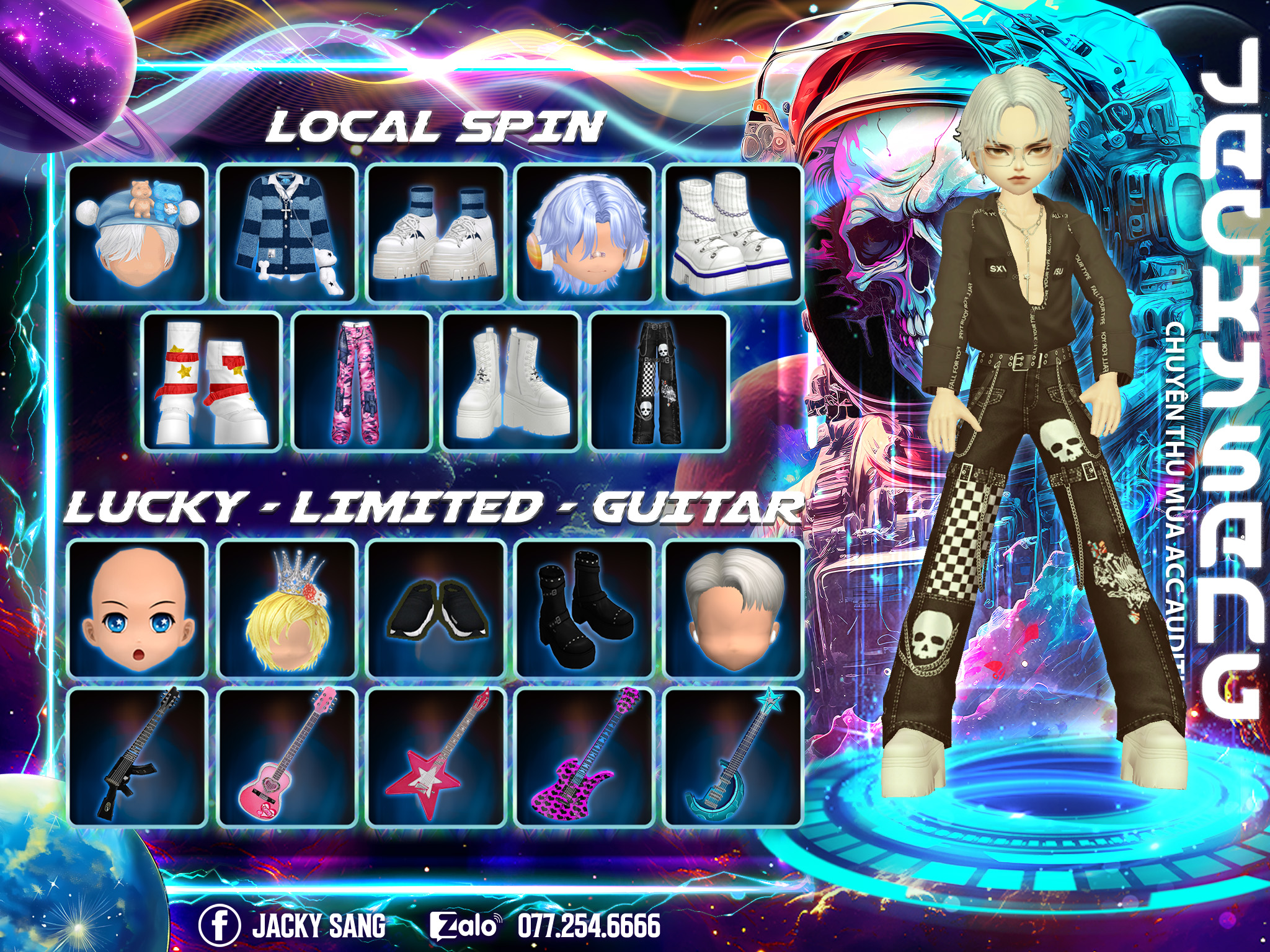The image size is (1270, 952).
Task: Pick the white sneakers with blue socks
Action: 436,234
